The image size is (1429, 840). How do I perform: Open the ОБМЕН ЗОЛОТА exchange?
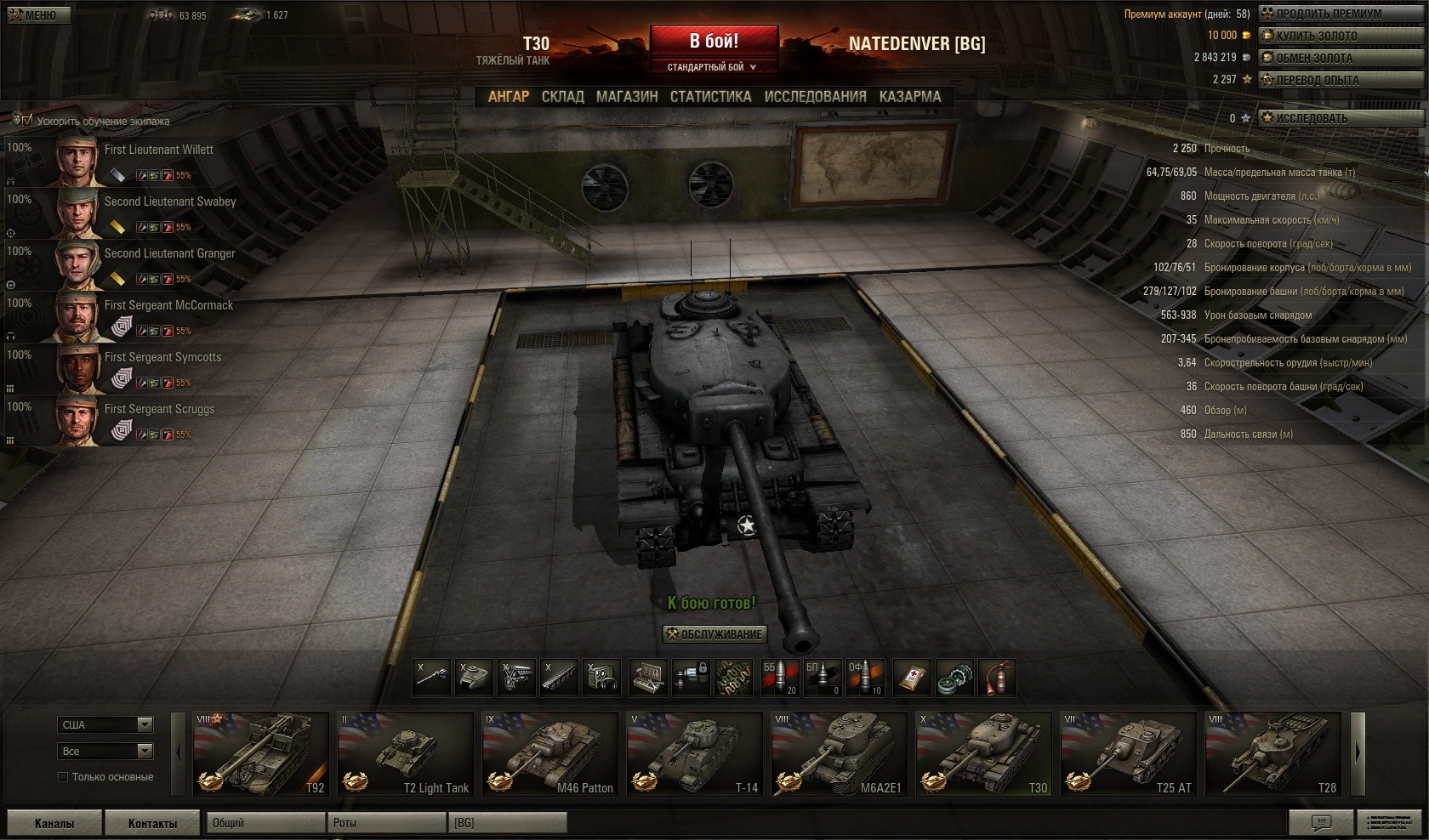click(x=1341, y=58)
